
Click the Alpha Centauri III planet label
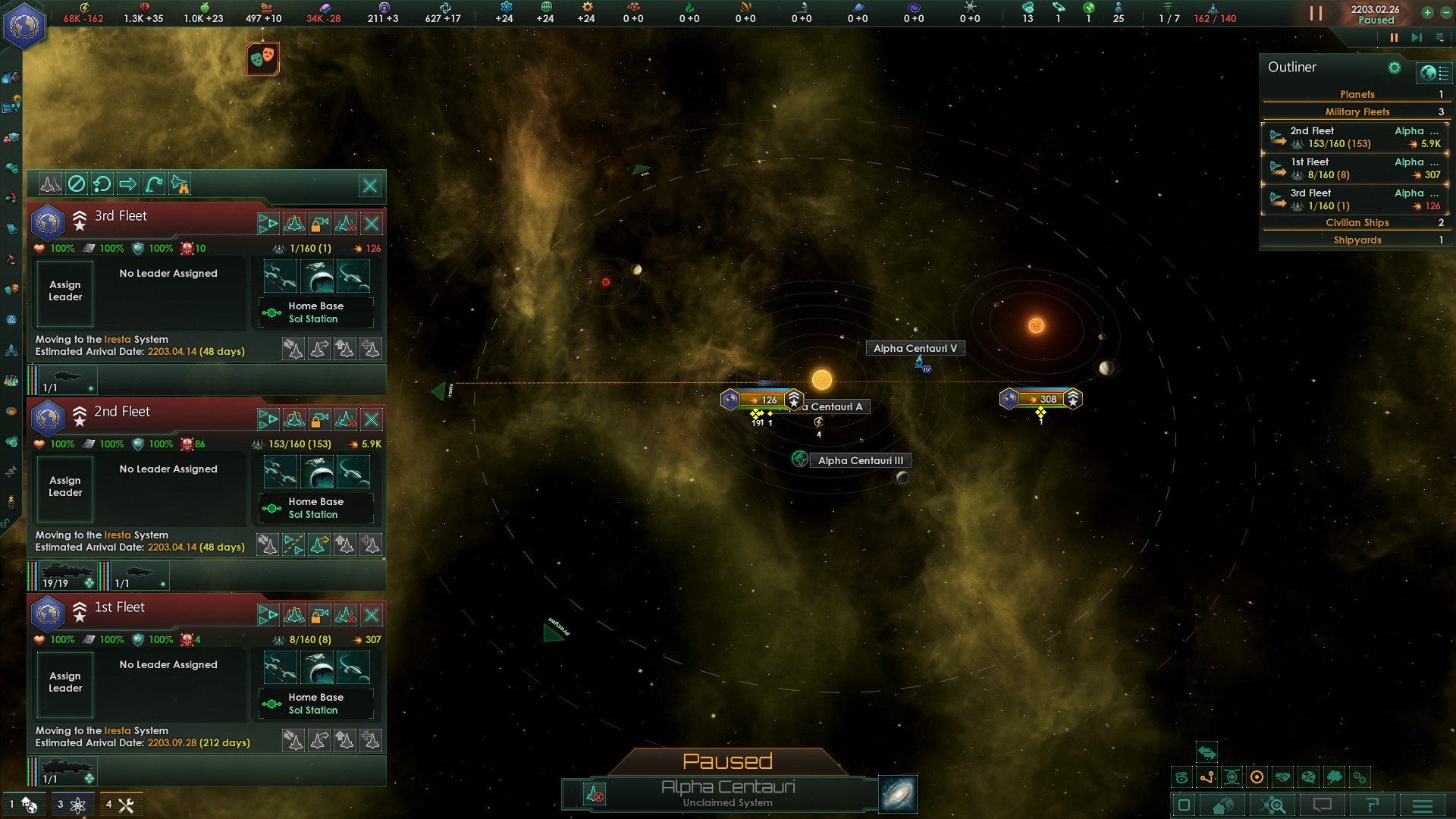(x=860, y=460)
